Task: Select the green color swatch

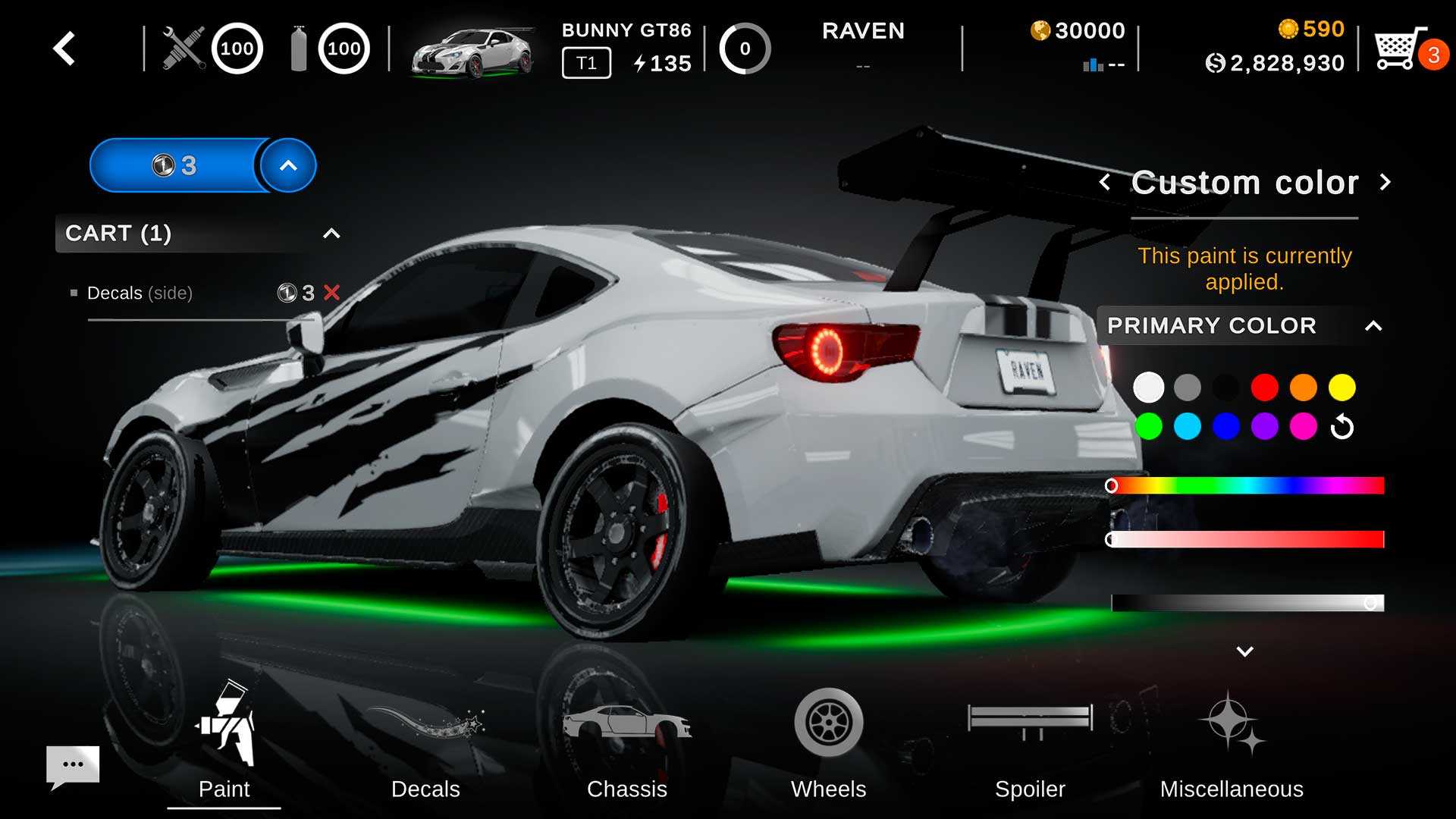Action: tap(1149, 426)
